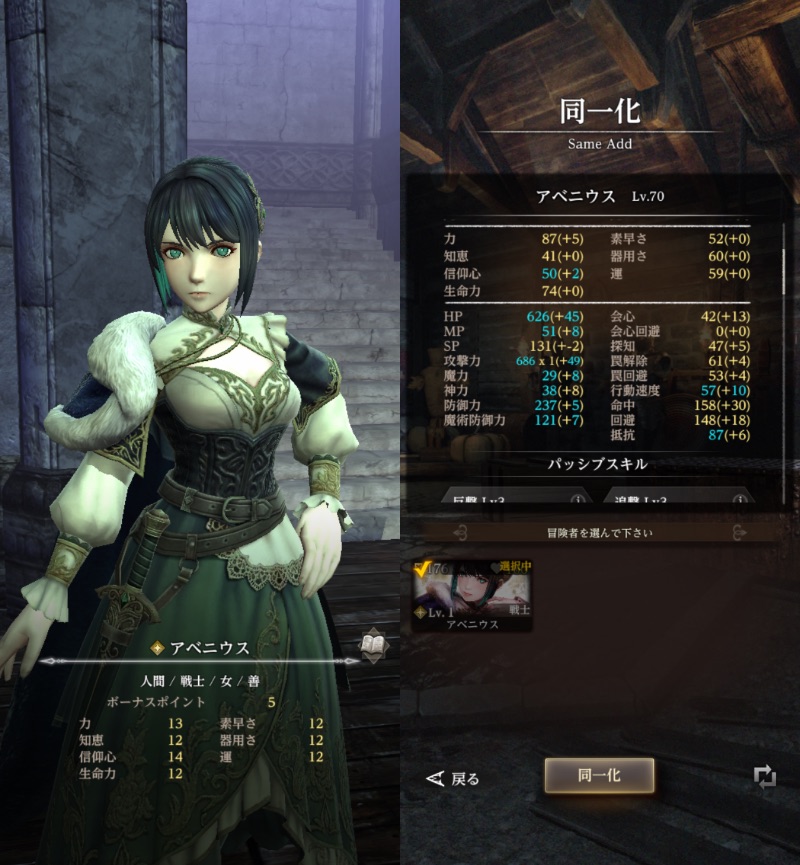Open the book icon beside character name
Screen dimensions: 800x865
coord(374,646)
